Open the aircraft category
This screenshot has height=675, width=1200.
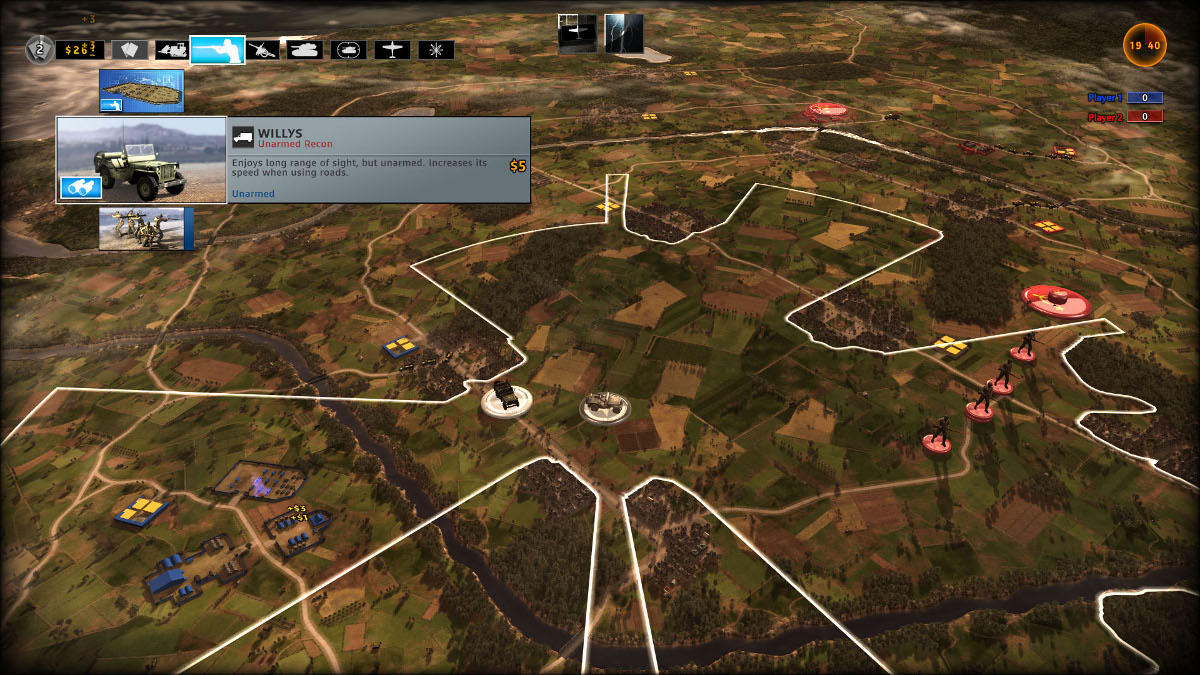point(393,49)
